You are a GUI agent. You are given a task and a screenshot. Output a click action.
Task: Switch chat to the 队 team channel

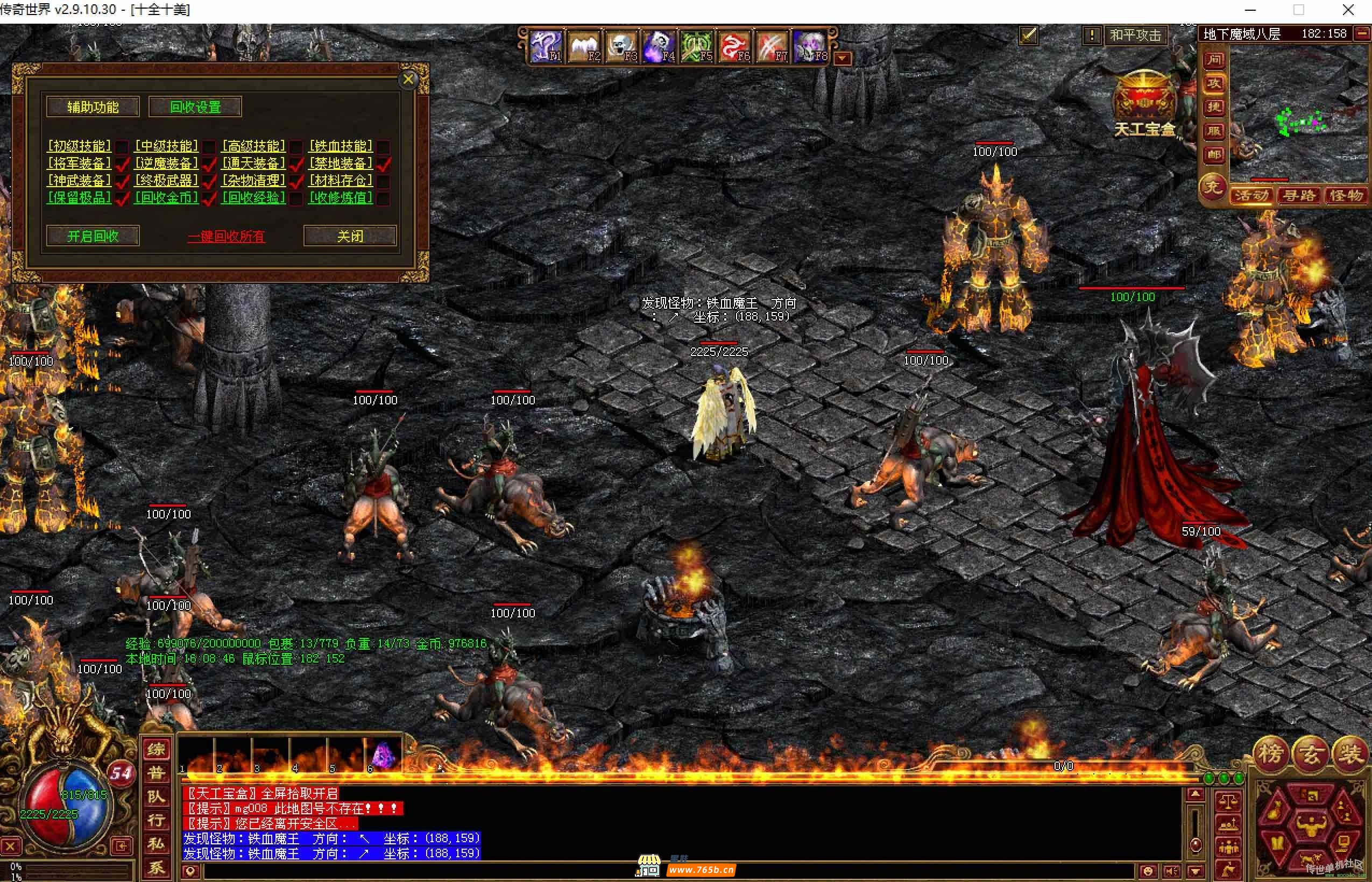coord(156,796)
